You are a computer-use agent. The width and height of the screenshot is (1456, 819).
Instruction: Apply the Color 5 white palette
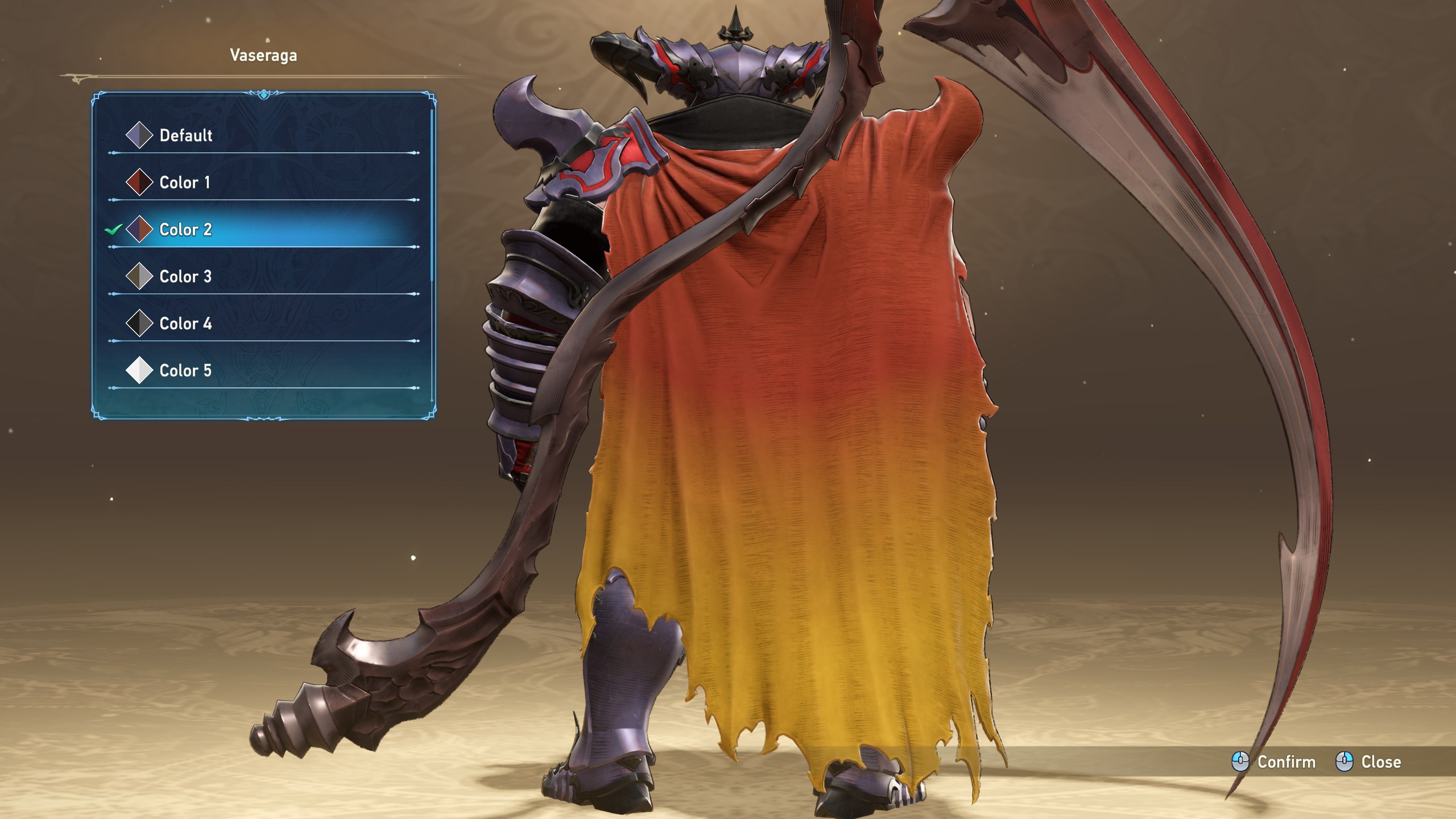coord(185,371)
